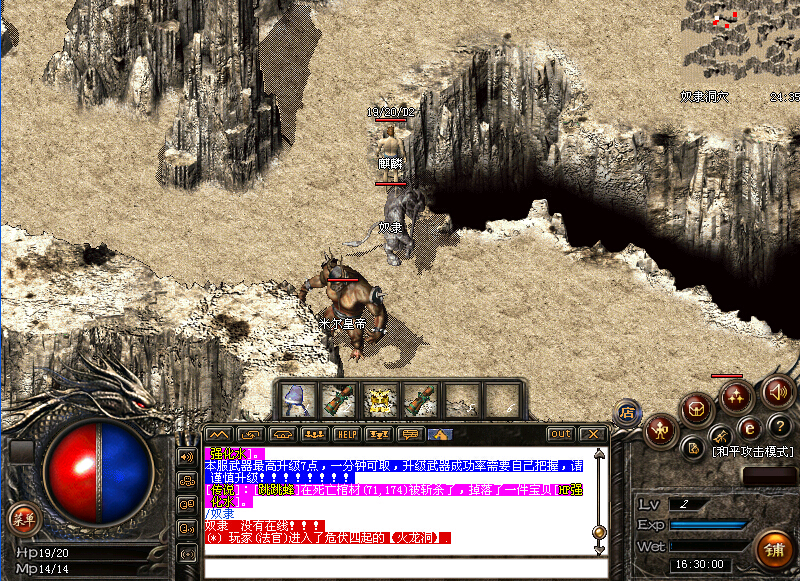The image size is (800, 581).
Task: Close the chat panel with the X button
Action: [x=593, y=434]
